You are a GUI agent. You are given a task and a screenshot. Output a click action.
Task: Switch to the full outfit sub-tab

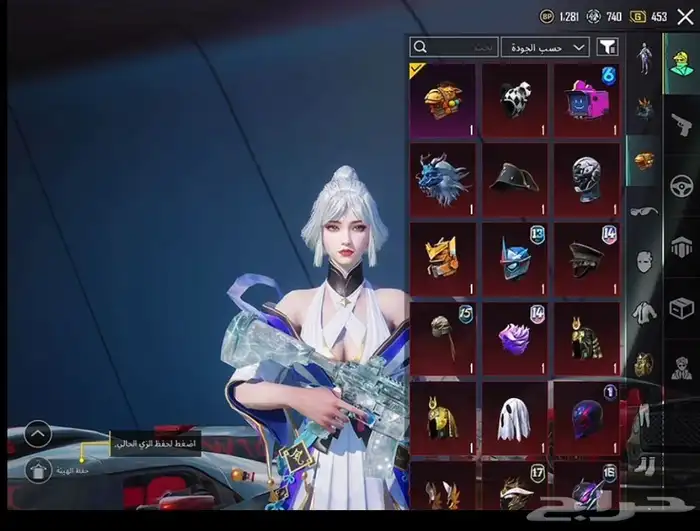pyautogui.click(x=644, y=56)
